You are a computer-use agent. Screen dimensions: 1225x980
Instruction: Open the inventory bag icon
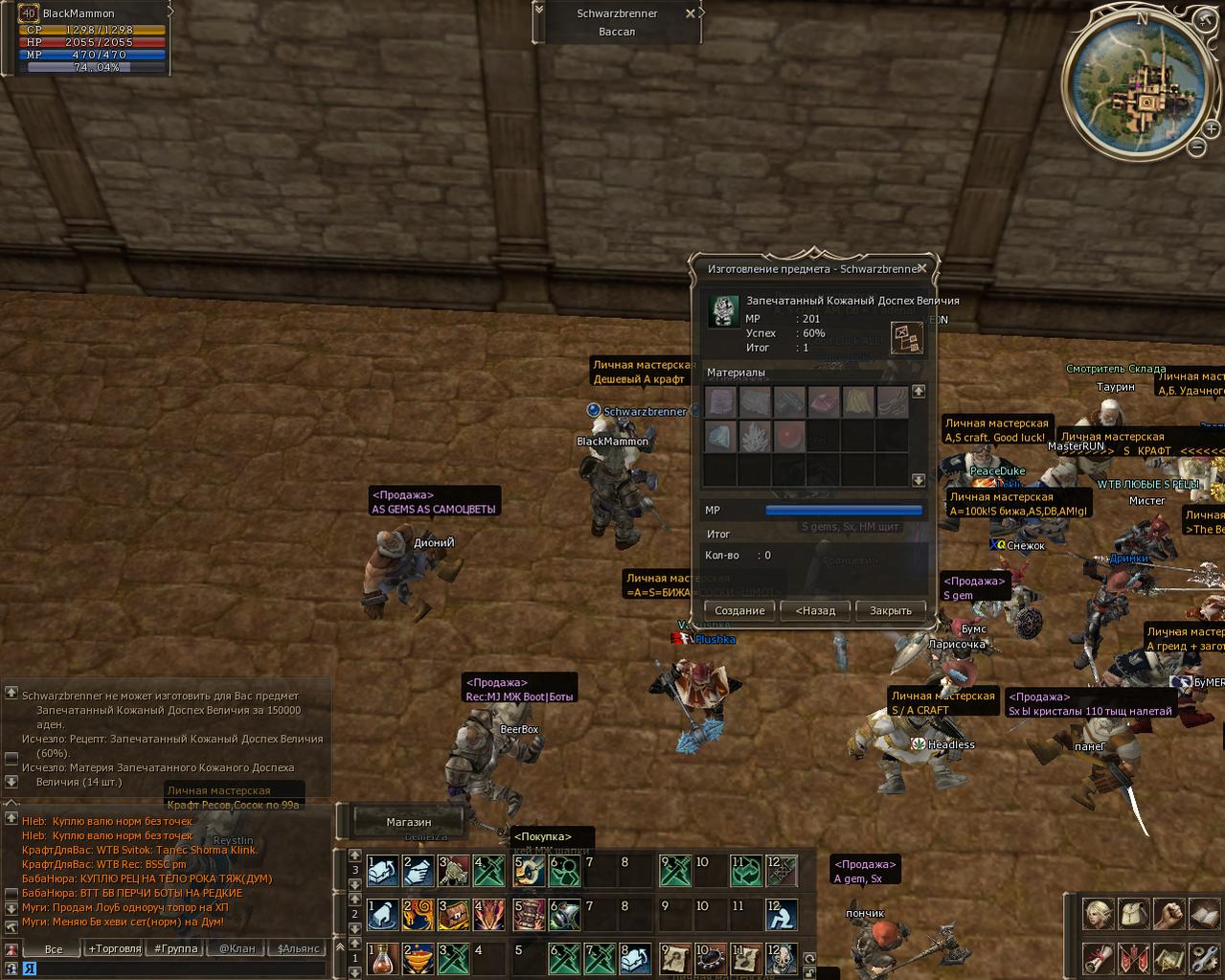click(1132, 914)
